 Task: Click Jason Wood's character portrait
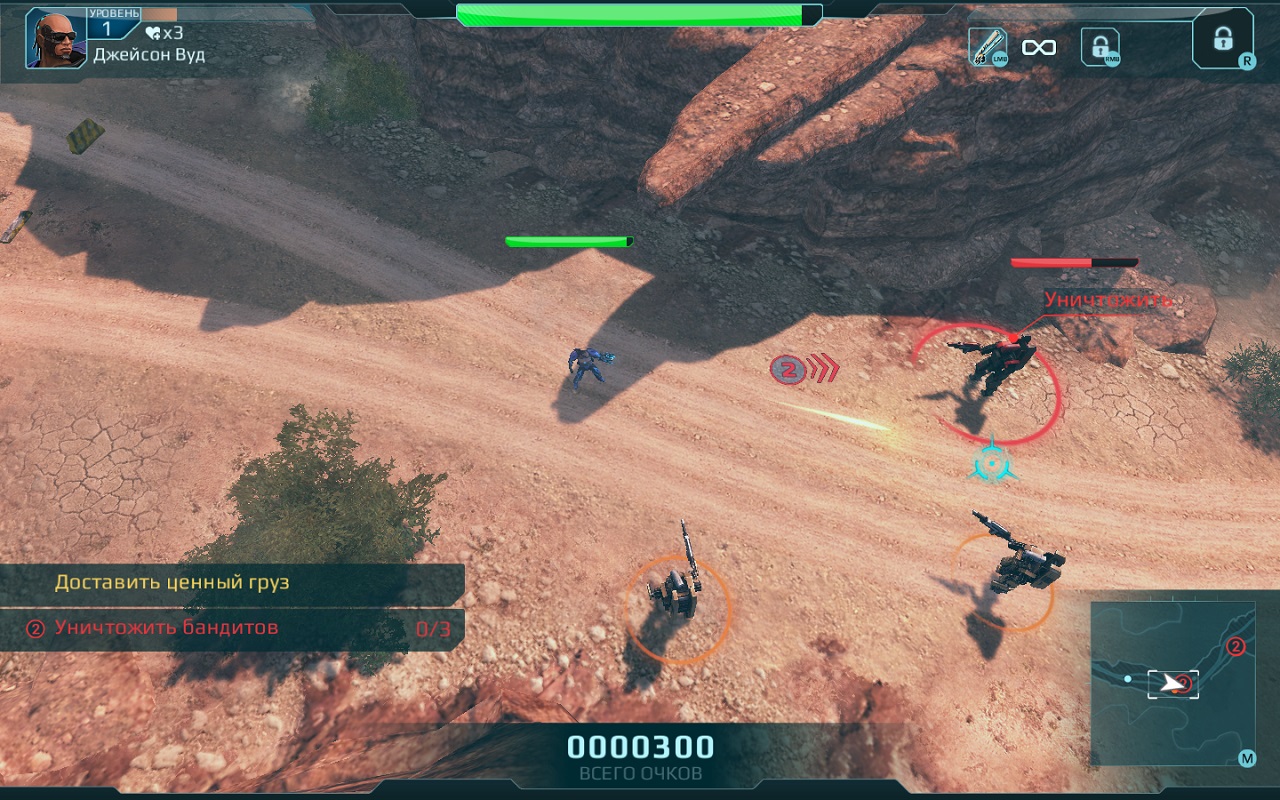56,39
